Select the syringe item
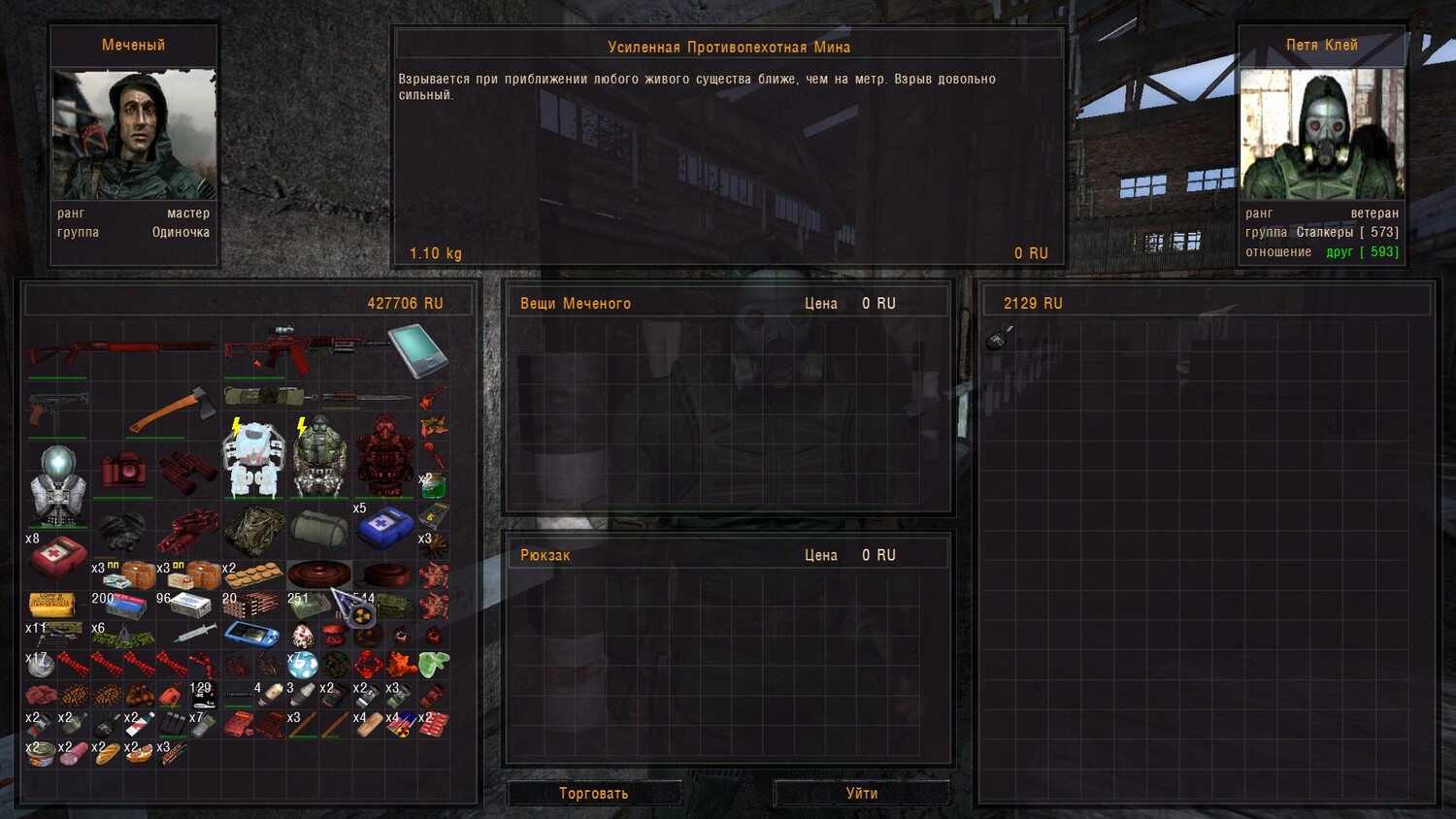The image size is (1456, 819). [x=195, y=633]
